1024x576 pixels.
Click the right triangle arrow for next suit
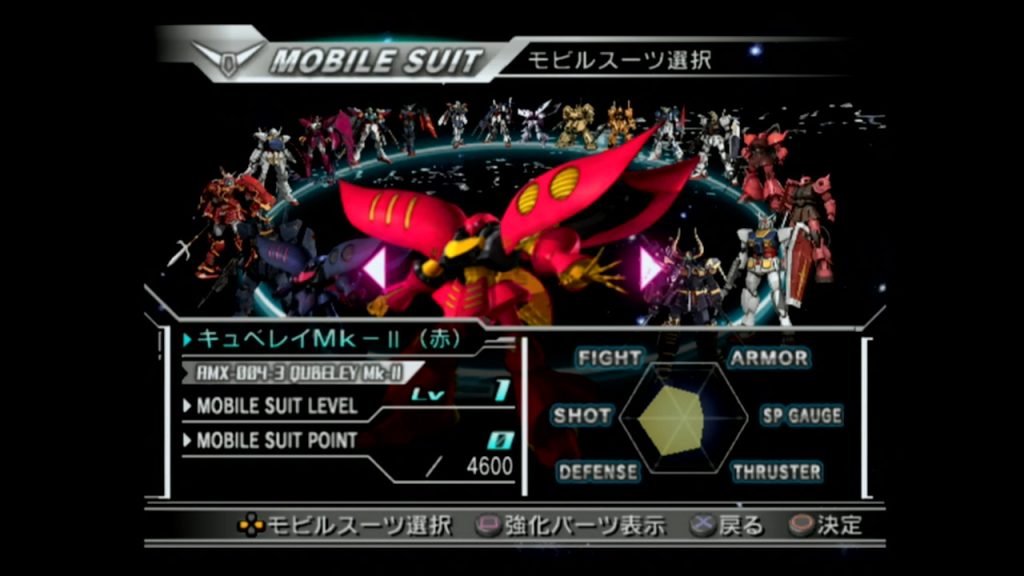coord(650,268)
